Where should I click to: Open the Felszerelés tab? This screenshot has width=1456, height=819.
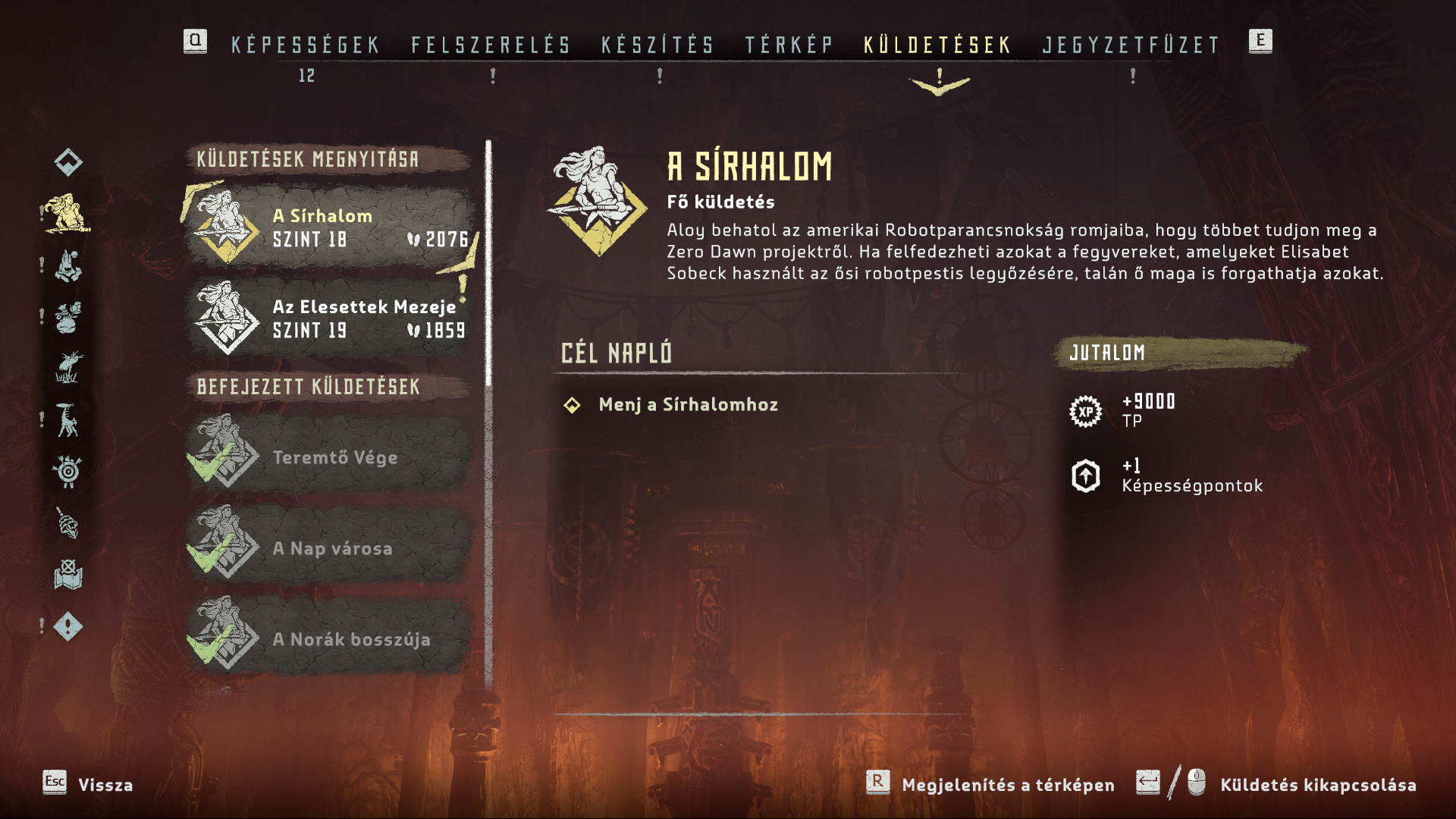pyautogui.click(x=491, y=45)
